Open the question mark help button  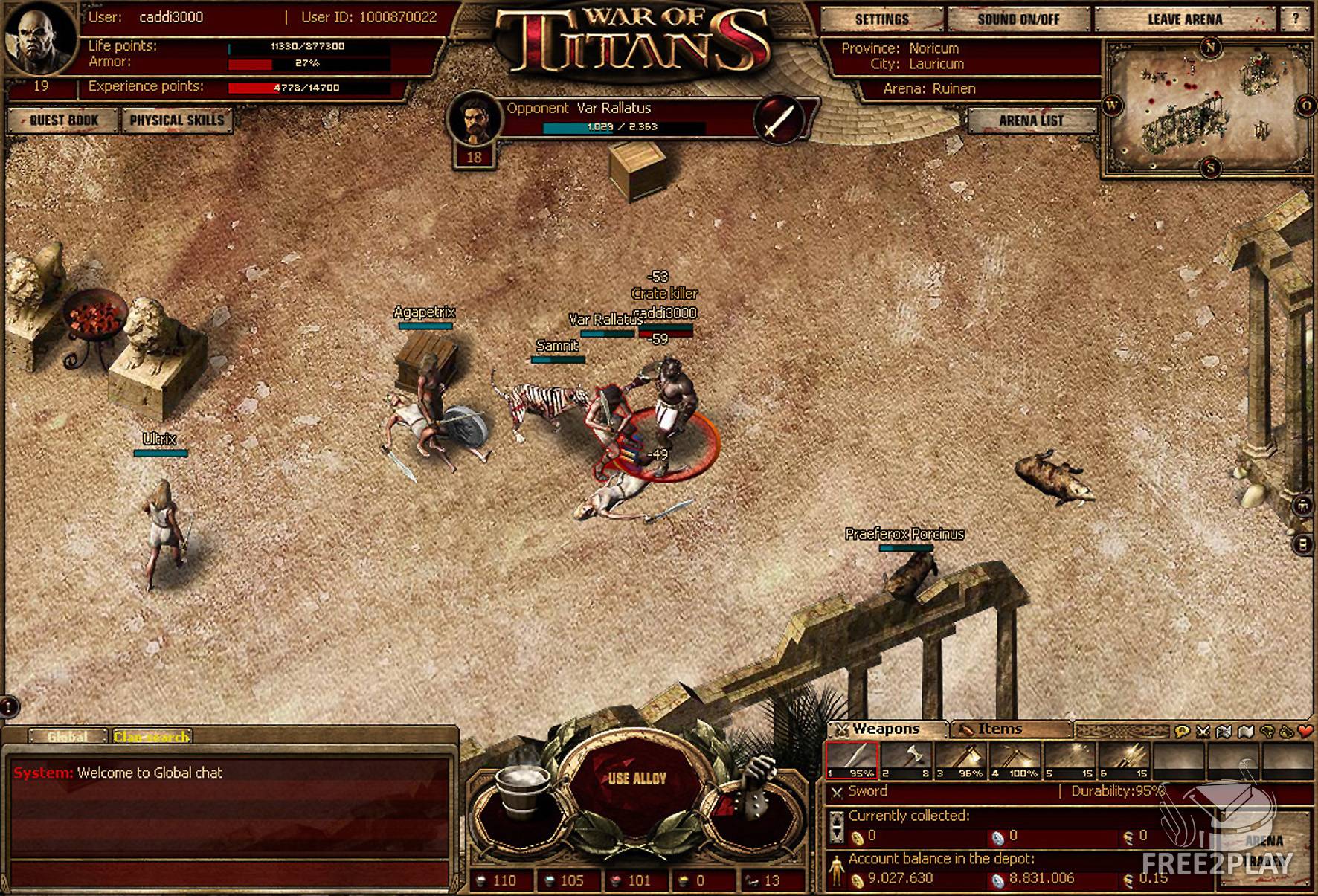[x=1296, y=19]
